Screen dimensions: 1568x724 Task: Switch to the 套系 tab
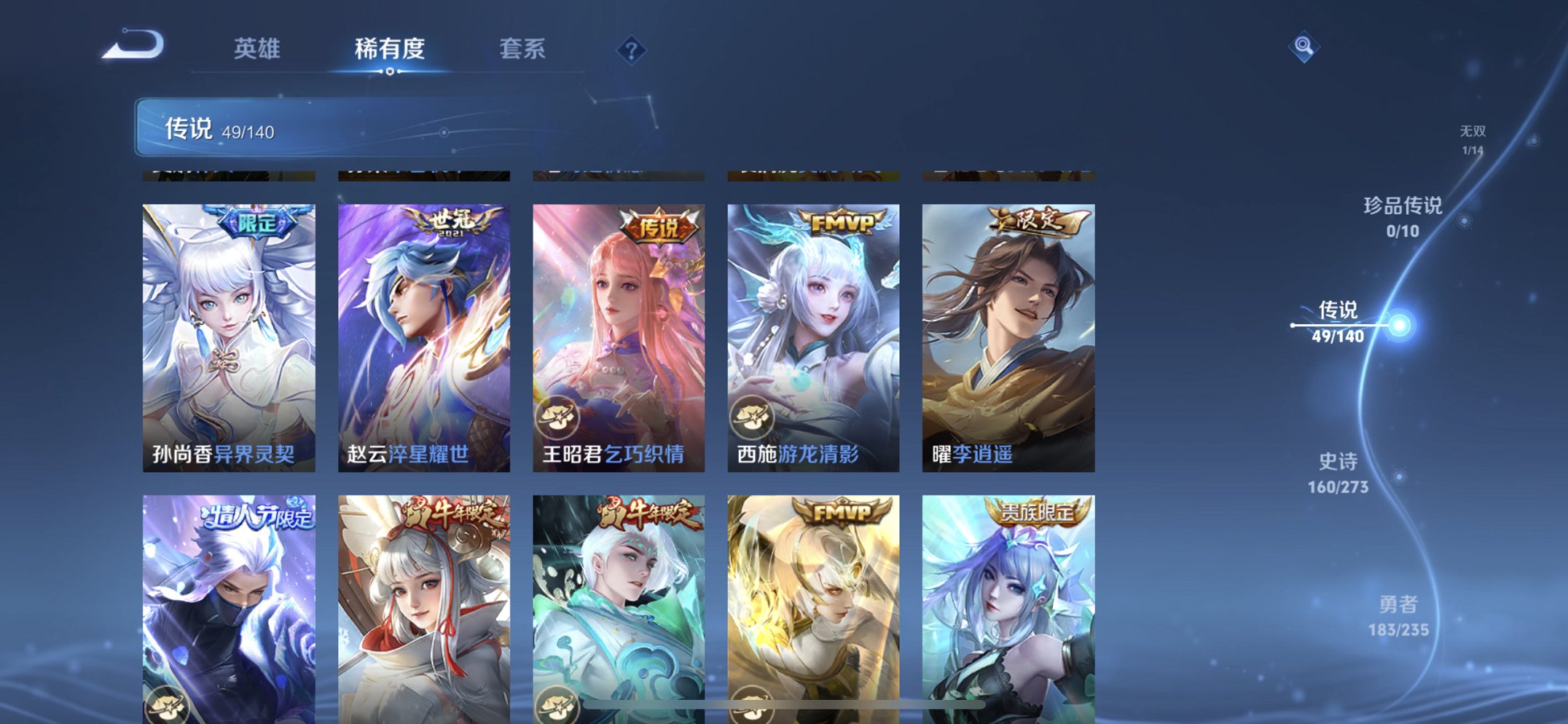pyautogui.click(x=522, y=50)
